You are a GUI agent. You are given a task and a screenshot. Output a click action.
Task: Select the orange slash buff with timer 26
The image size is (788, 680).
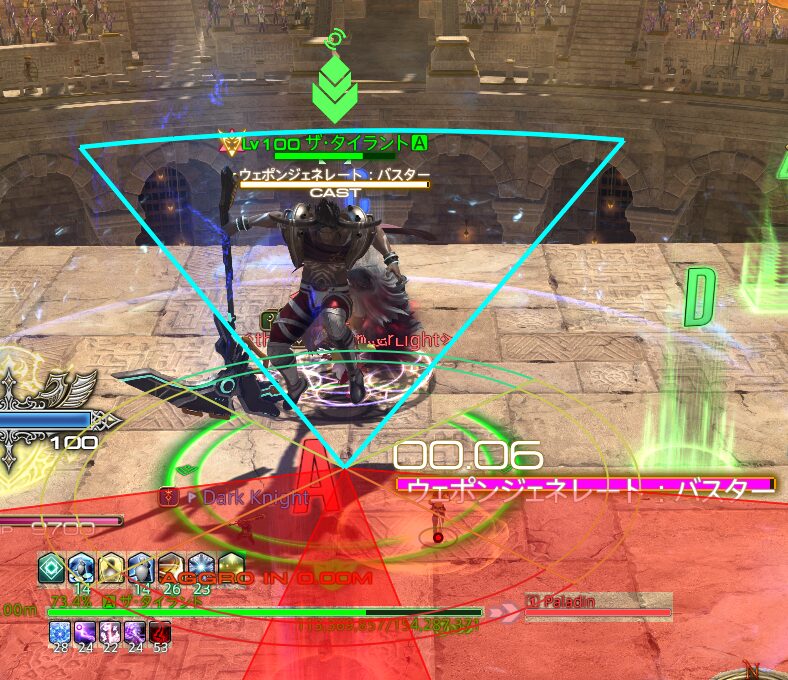(x=171, y=566)
